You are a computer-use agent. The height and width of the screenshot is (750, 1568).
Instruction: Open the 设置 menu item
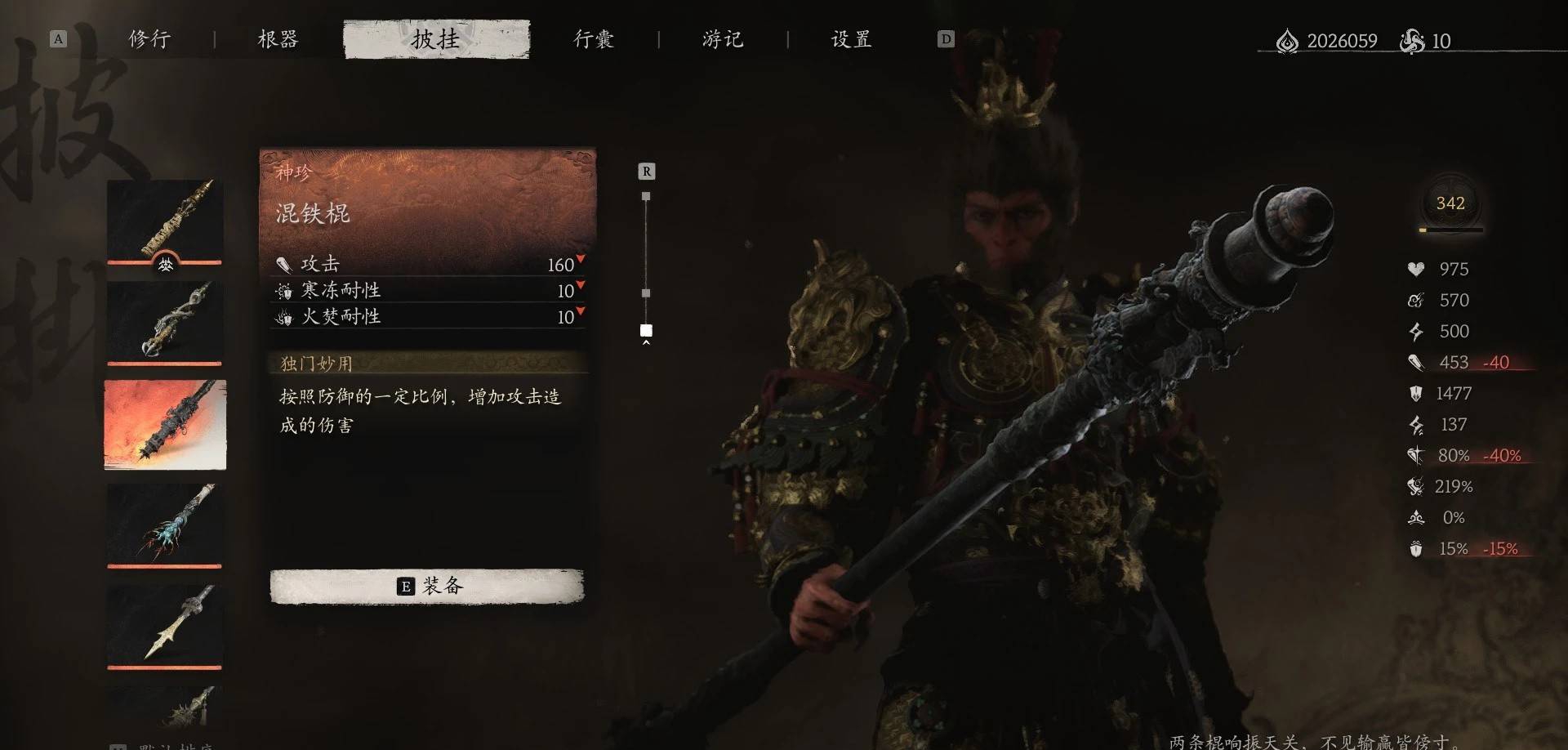pos(849,38)
